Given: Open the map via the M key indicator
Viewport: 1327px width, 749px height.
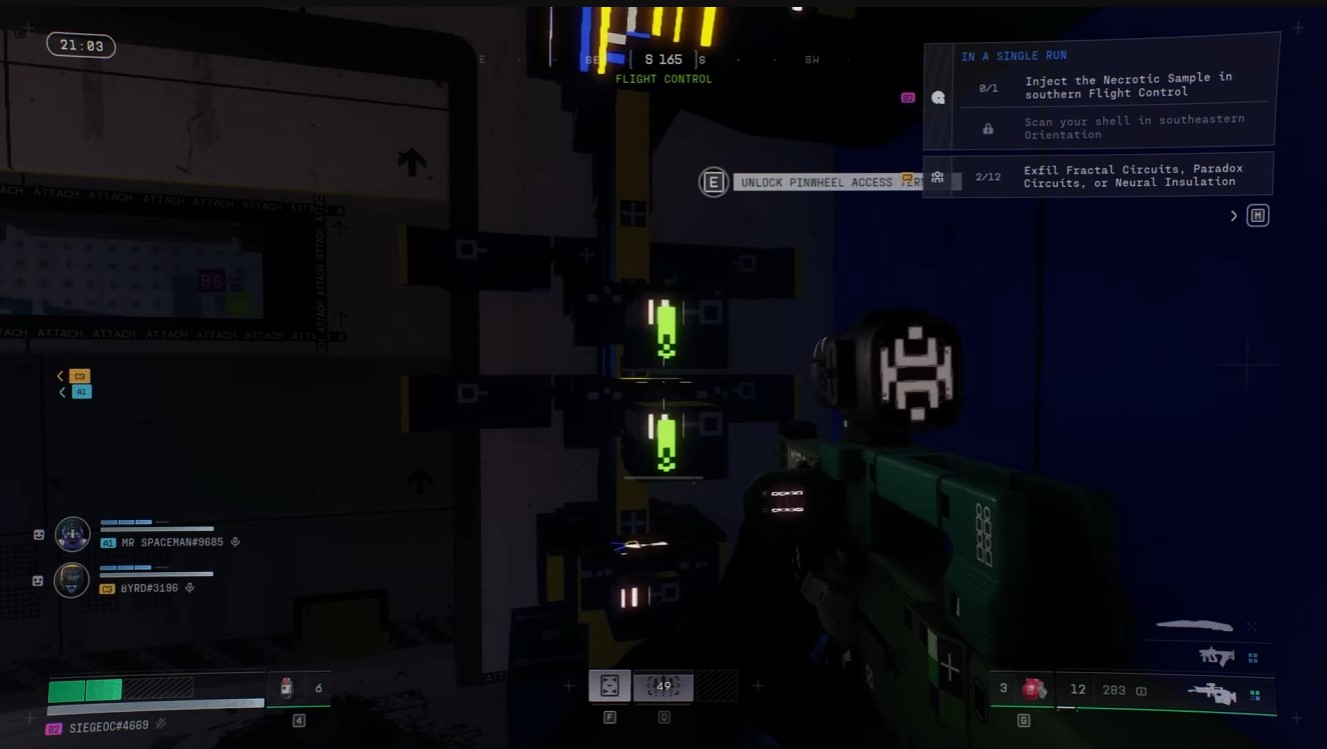Looking at the screenshot, I should tap(1257, 215).
